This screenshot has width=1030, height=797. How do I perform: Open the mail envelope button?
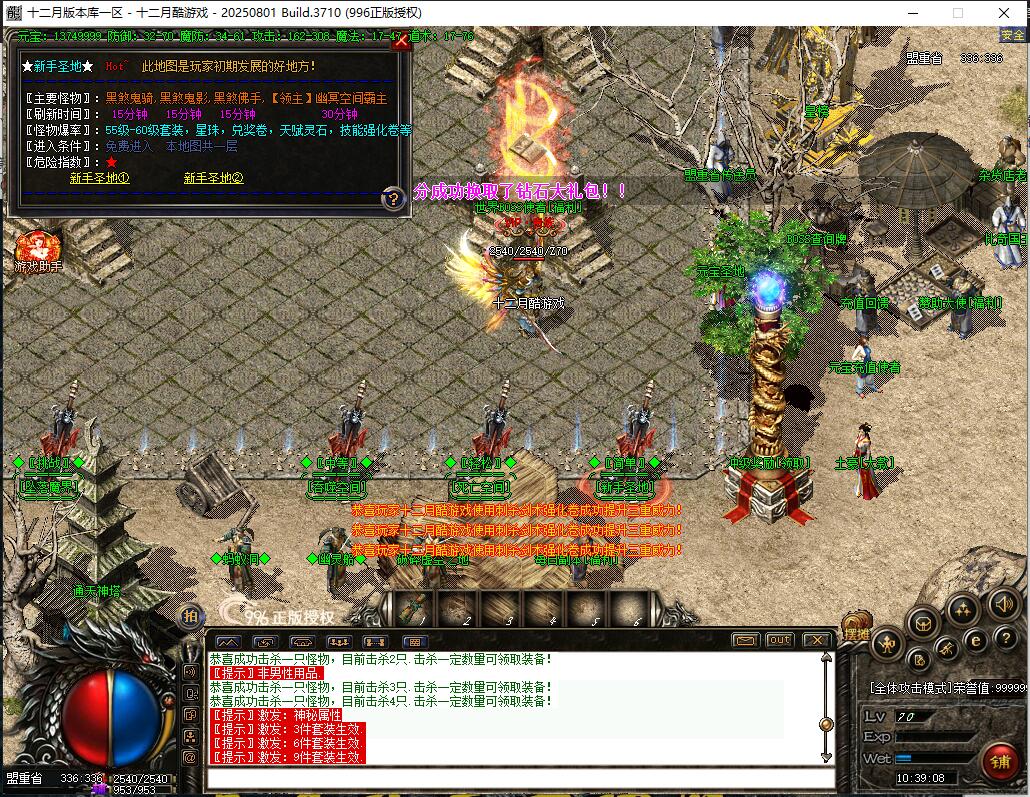(744, 640)
